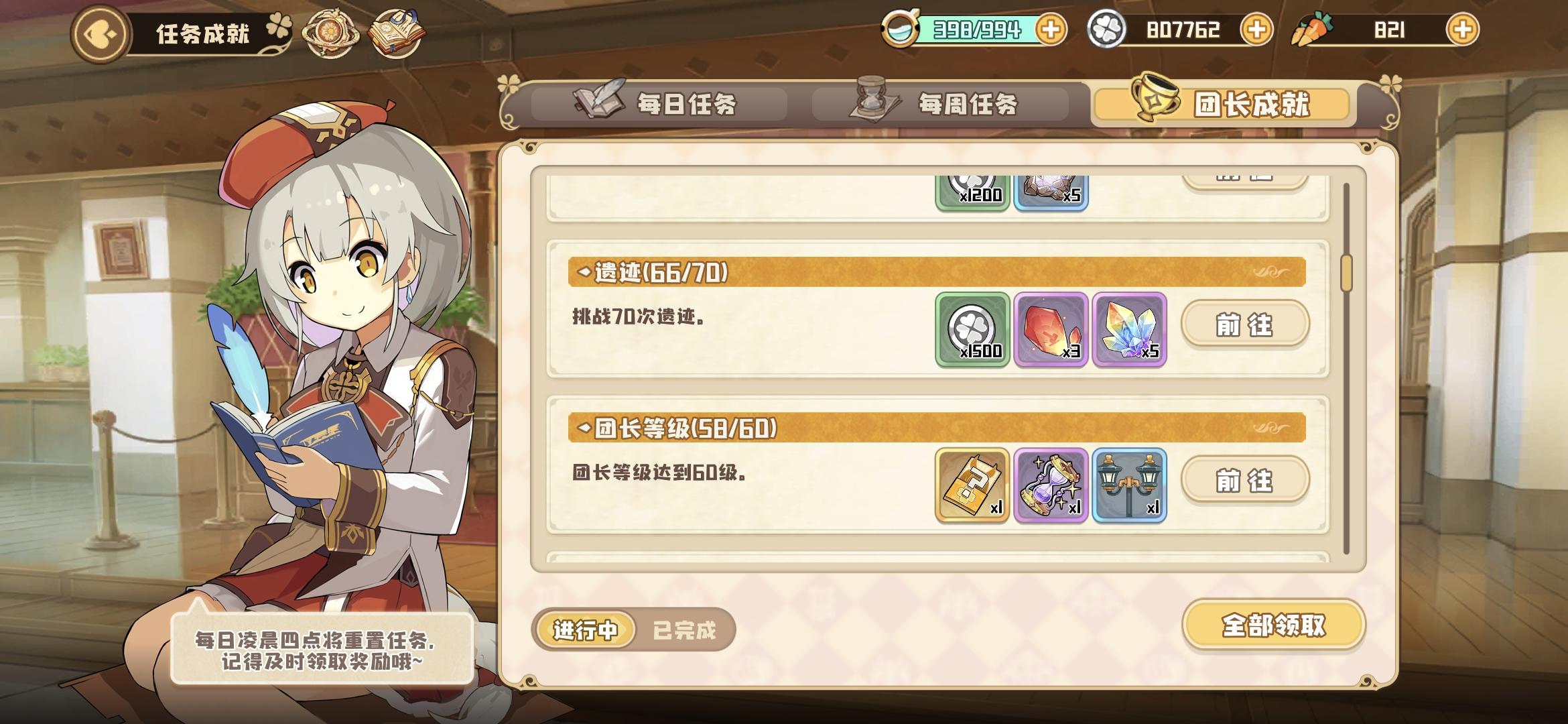Enable the 进行中 filter toggle

pyautogui.click(x=585, y=629)
